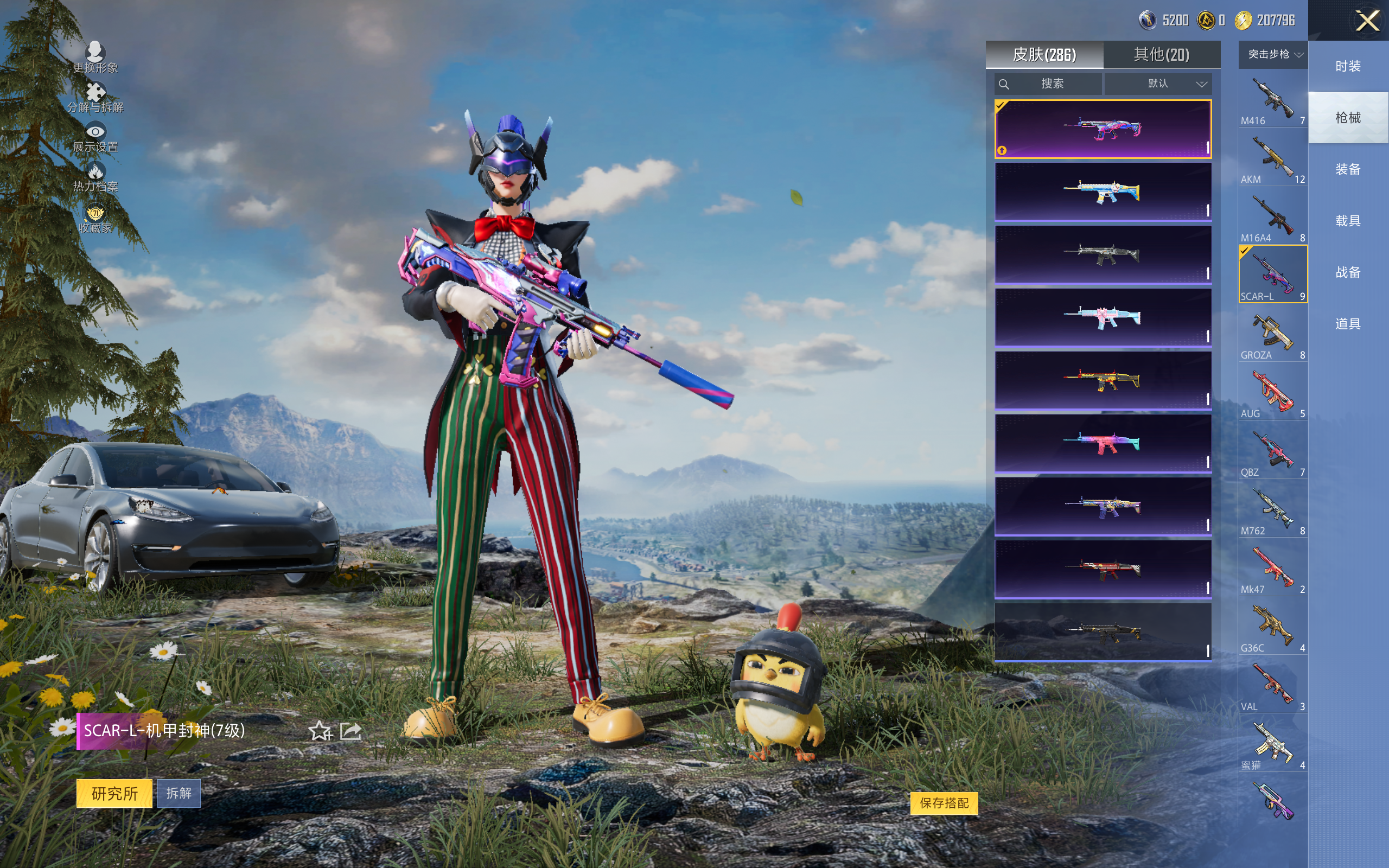
Task: Open the 突击步枪 weapon type dropdown
Action: [1273, 55]
